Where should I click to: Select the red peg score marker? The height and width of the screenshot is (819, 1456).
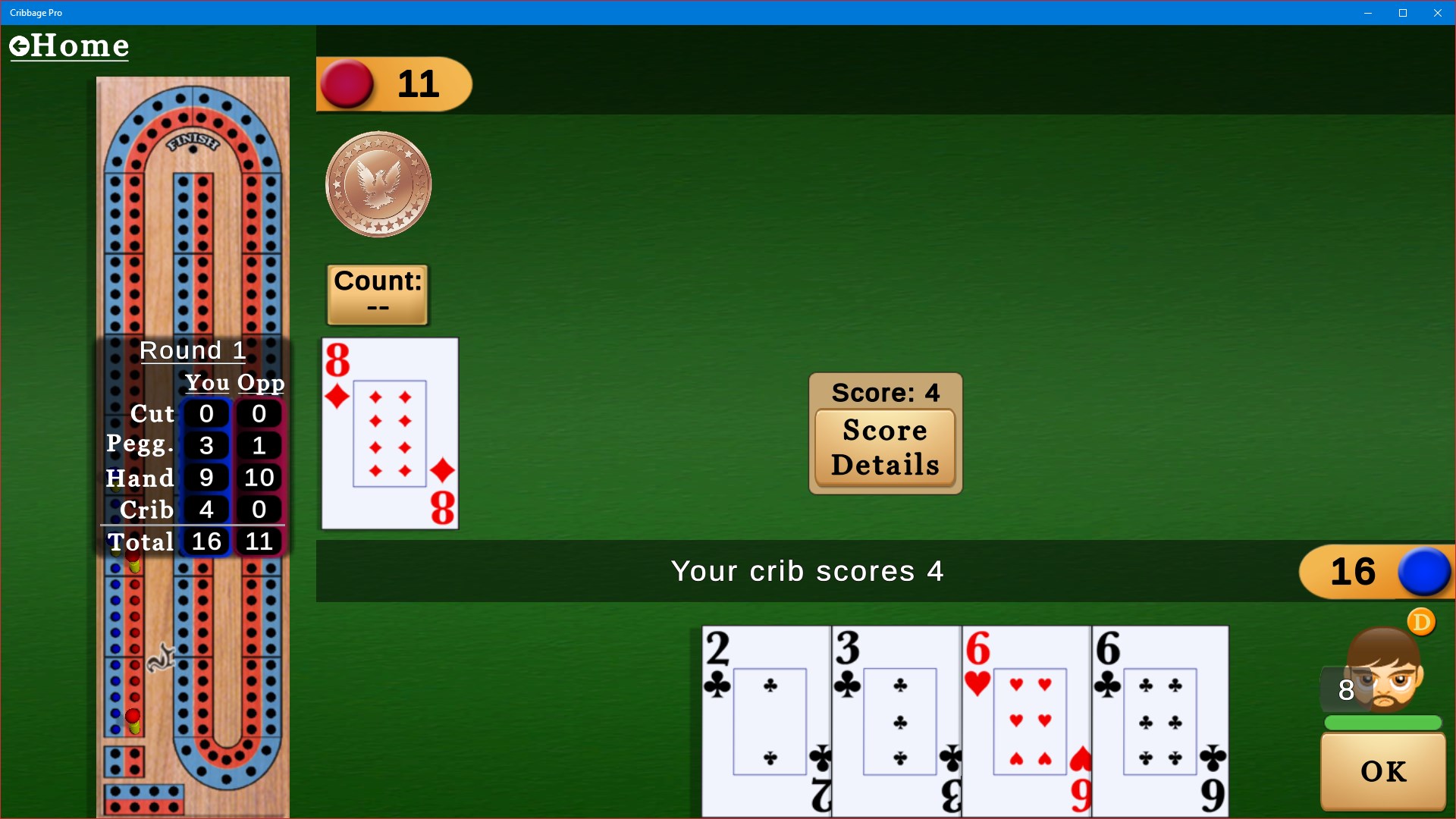point(347,83)
